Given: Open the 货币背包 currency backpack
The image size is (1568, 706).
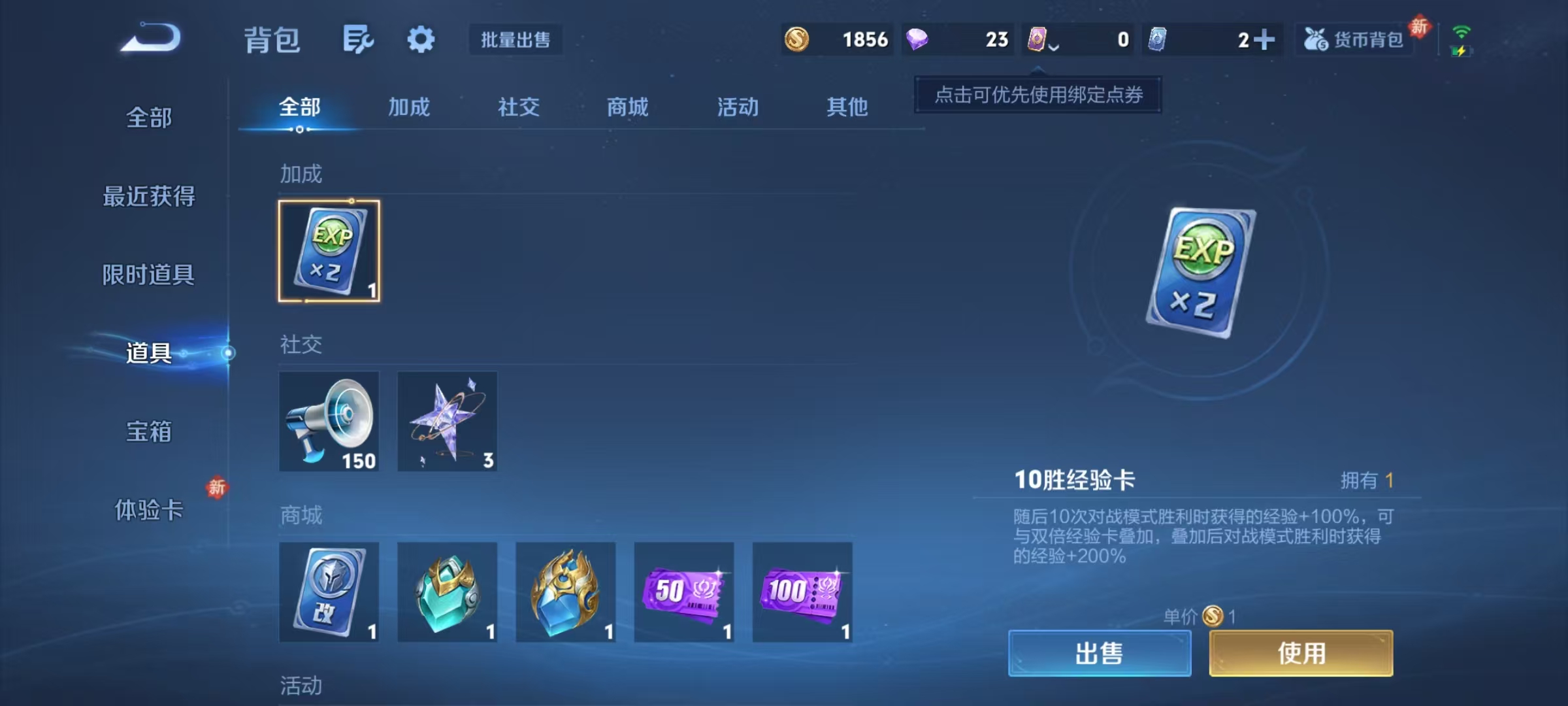Looking at the screenshot, I should [1354, 40].
